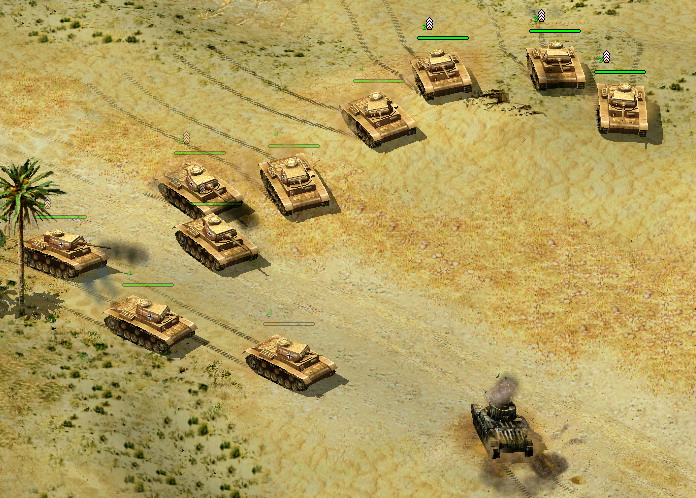Image resolution: width=696 pixels, height=498 pixels.
Task: Select the rightmost tank with rank chevrons
Action: coord(622,105)
